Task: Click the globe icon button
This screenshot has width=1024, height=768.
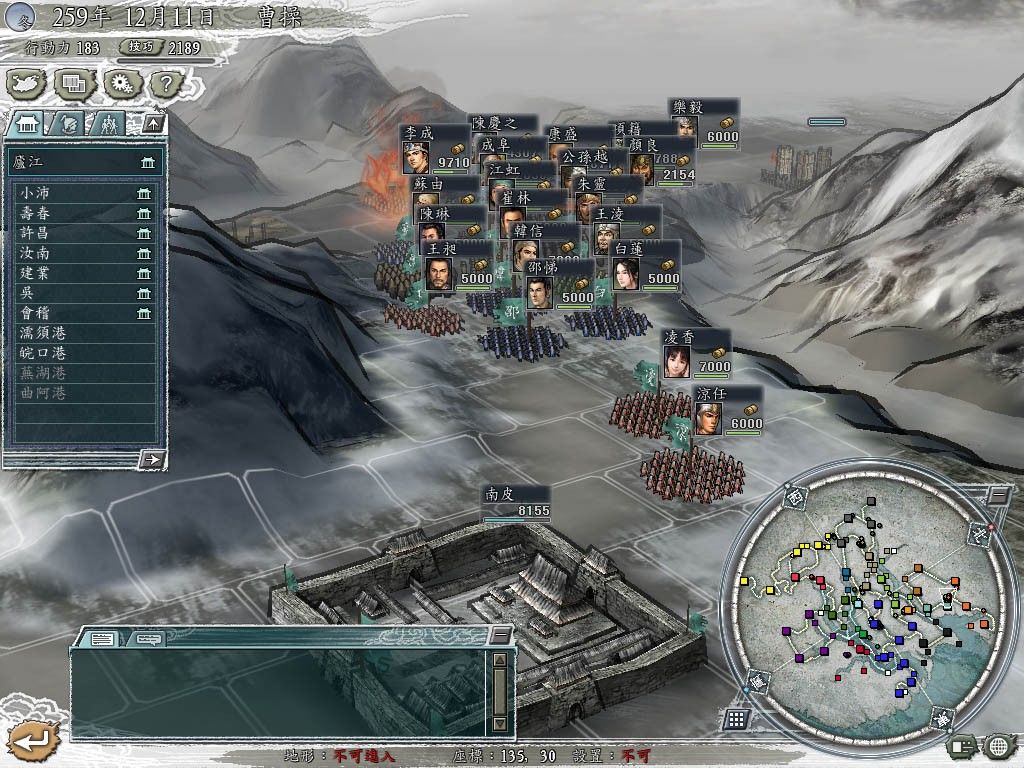Action: 998,745
